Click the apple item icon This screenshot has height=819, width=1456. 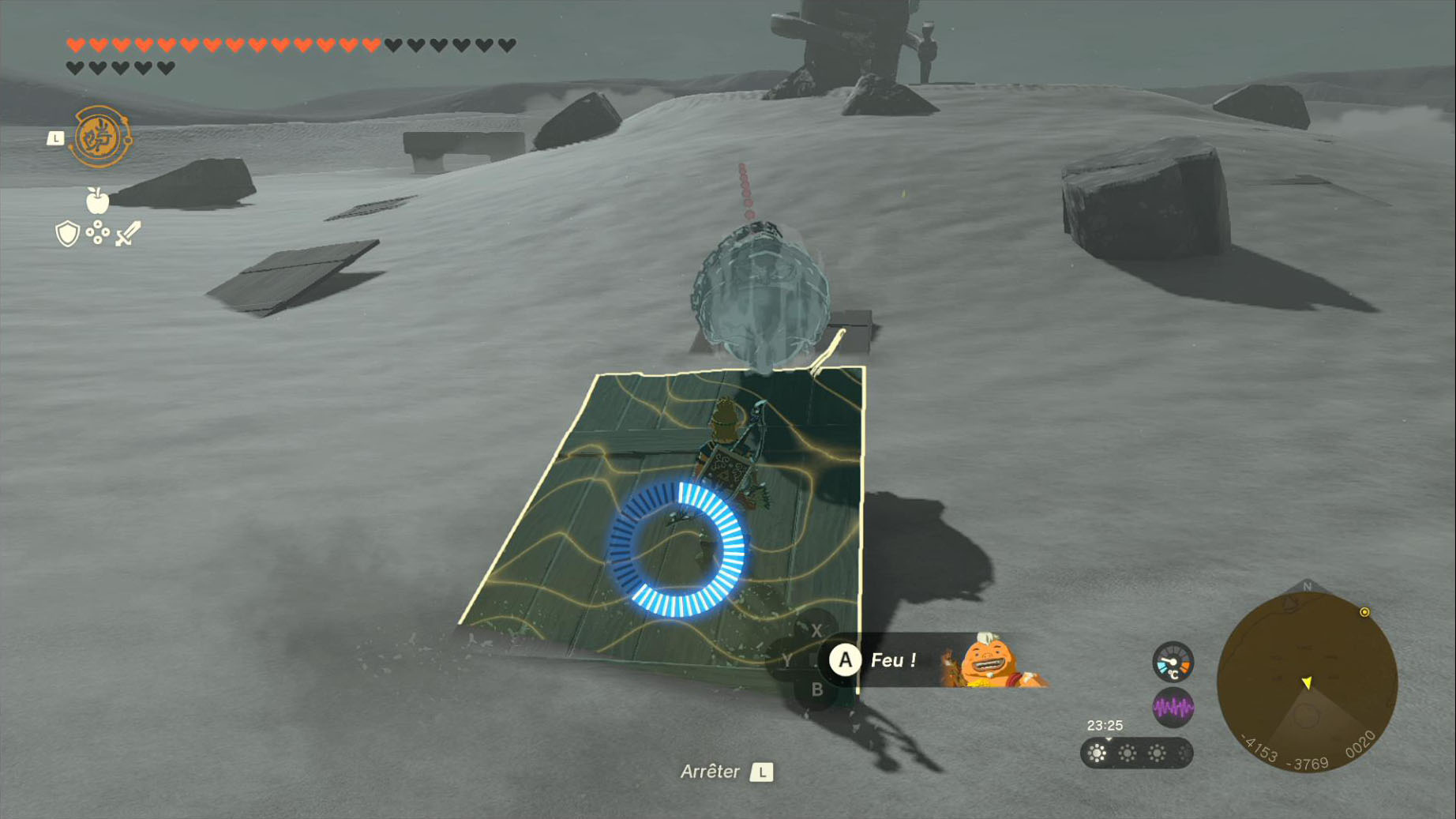click(97, 201)
